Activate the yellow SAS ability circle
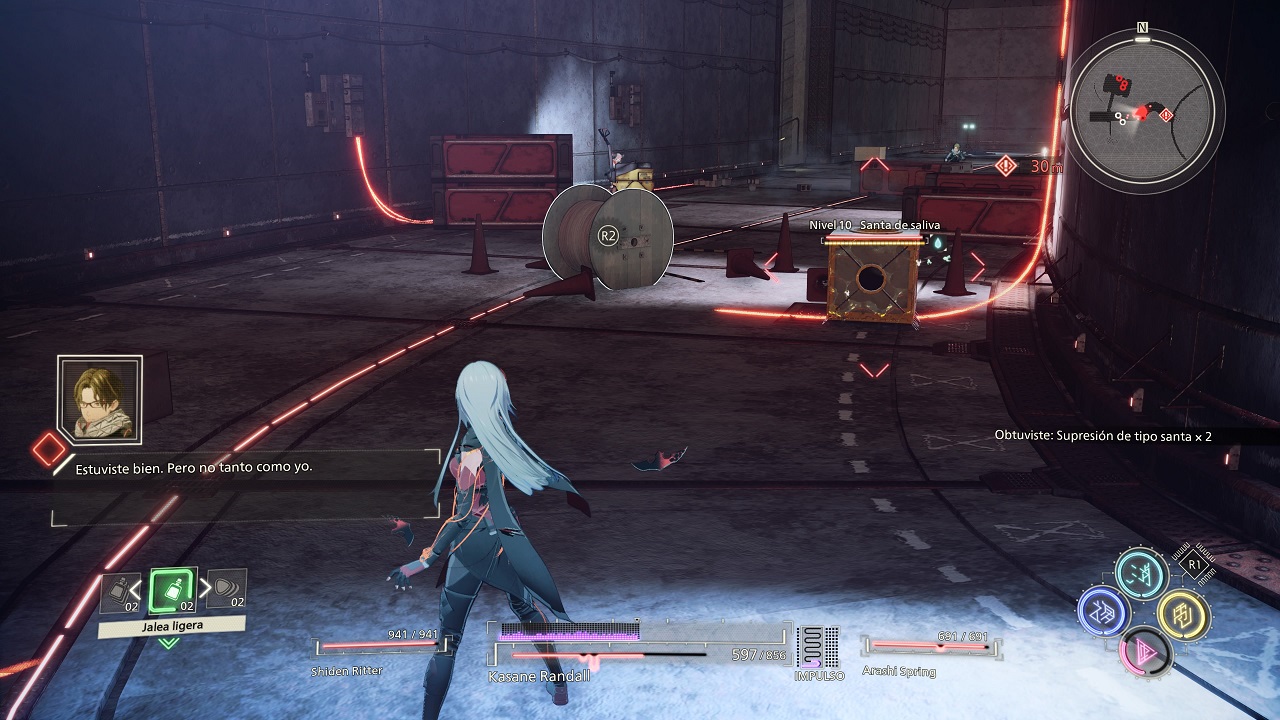The image size is (1280, 720). 1183,613
